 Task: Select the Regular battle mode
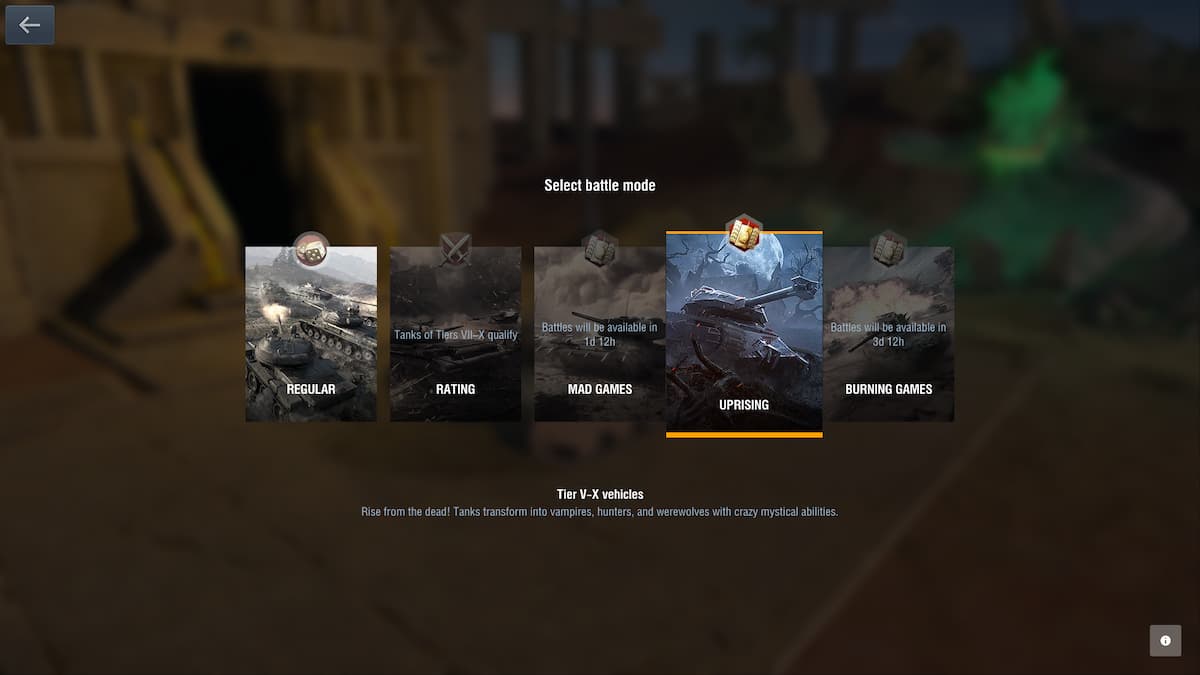click(311, 334)
